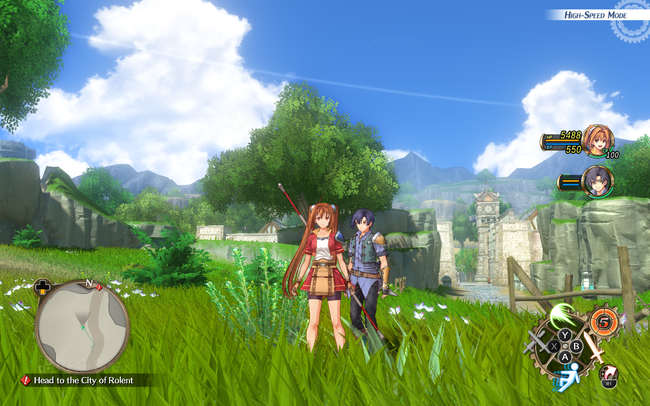
Task: Toggle the High-Speed Mode banner
Action: tap(594, 15)
